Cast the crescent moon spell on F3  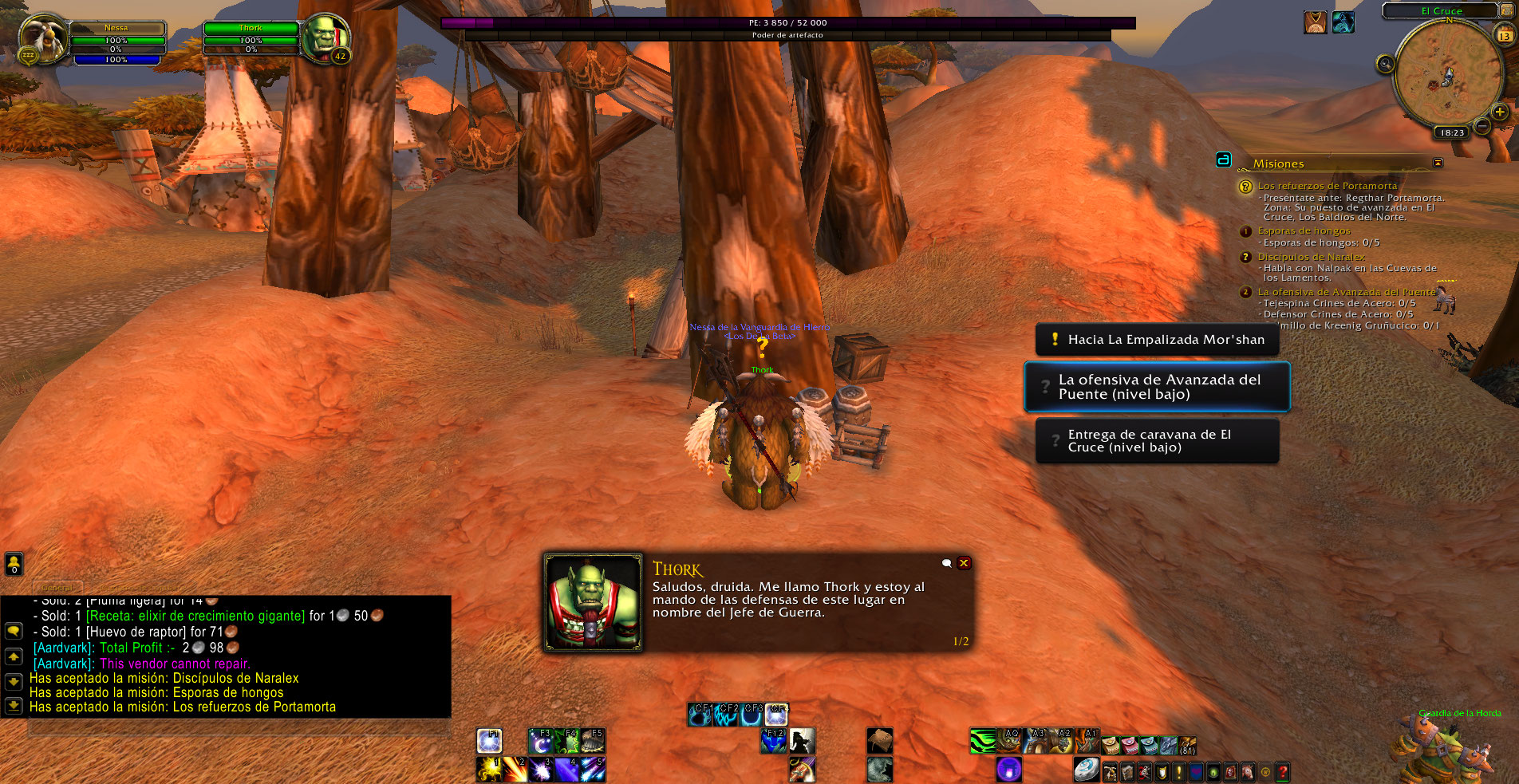[540, 742]
